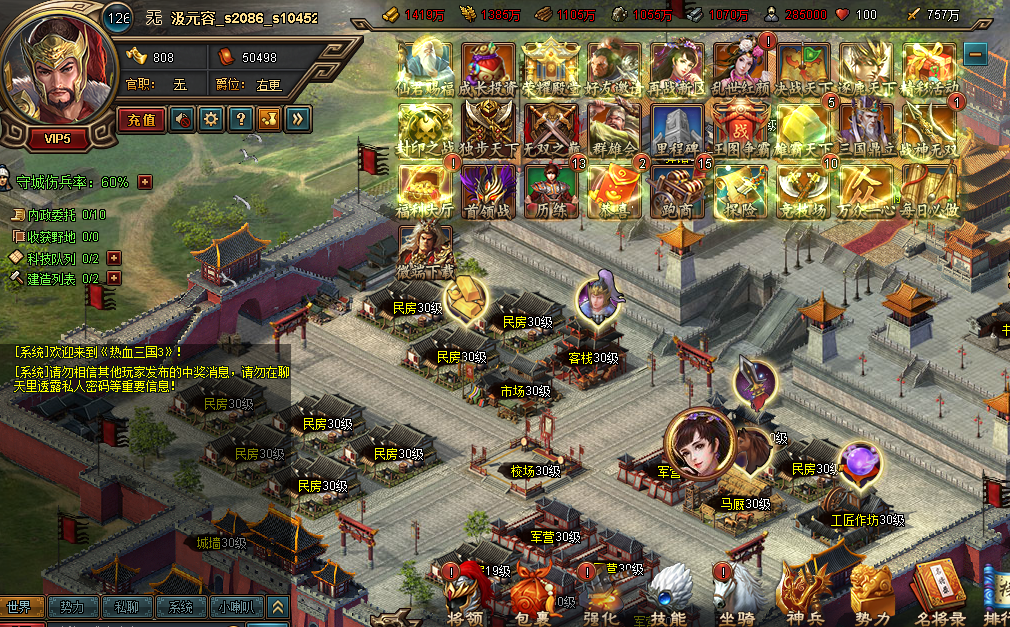The image size is (1010, 627).
Task: Open help via the question mark button
Action: tap(240, 120)
